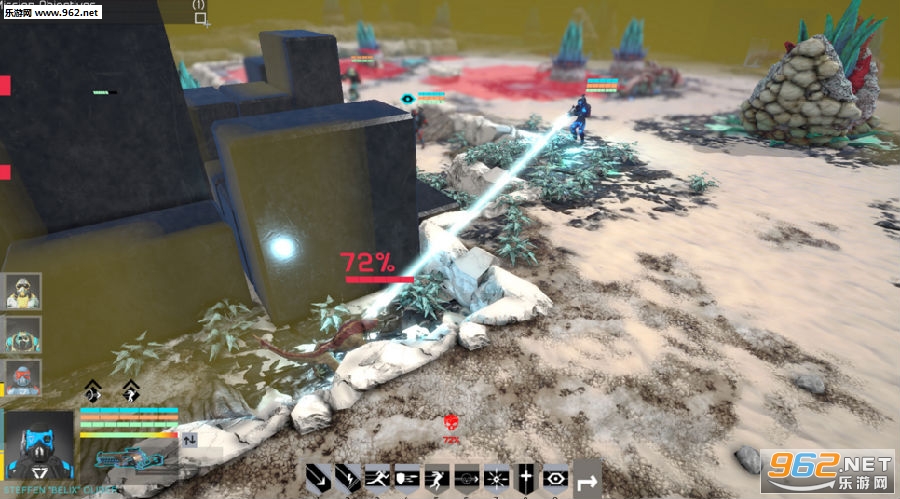The height and width of the screenshot is (499, 900).
Task: Select the first slash attack ability
Action: (x=318, y=478)
